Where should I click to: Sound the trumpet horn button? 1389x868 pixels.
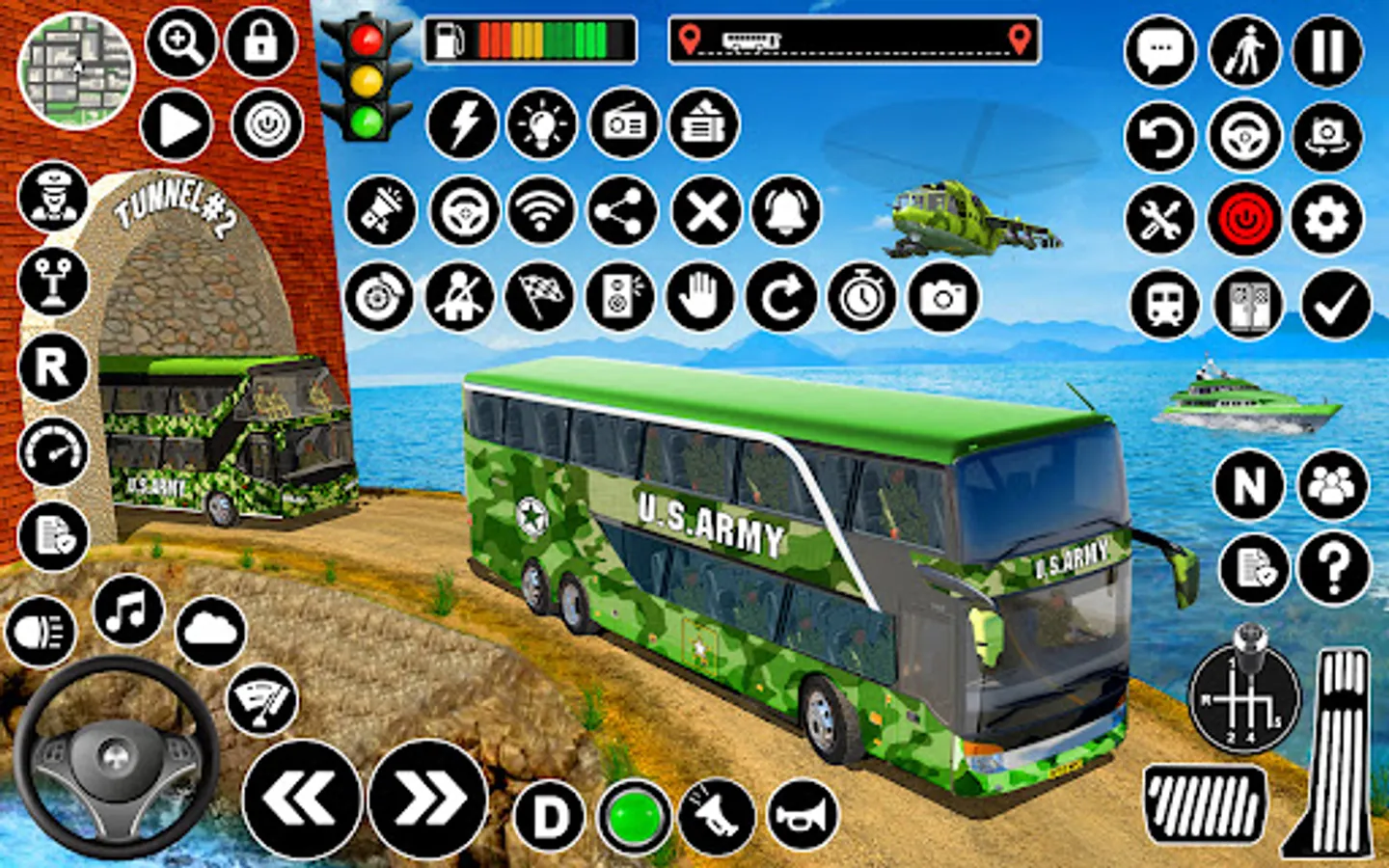point(803,817)
